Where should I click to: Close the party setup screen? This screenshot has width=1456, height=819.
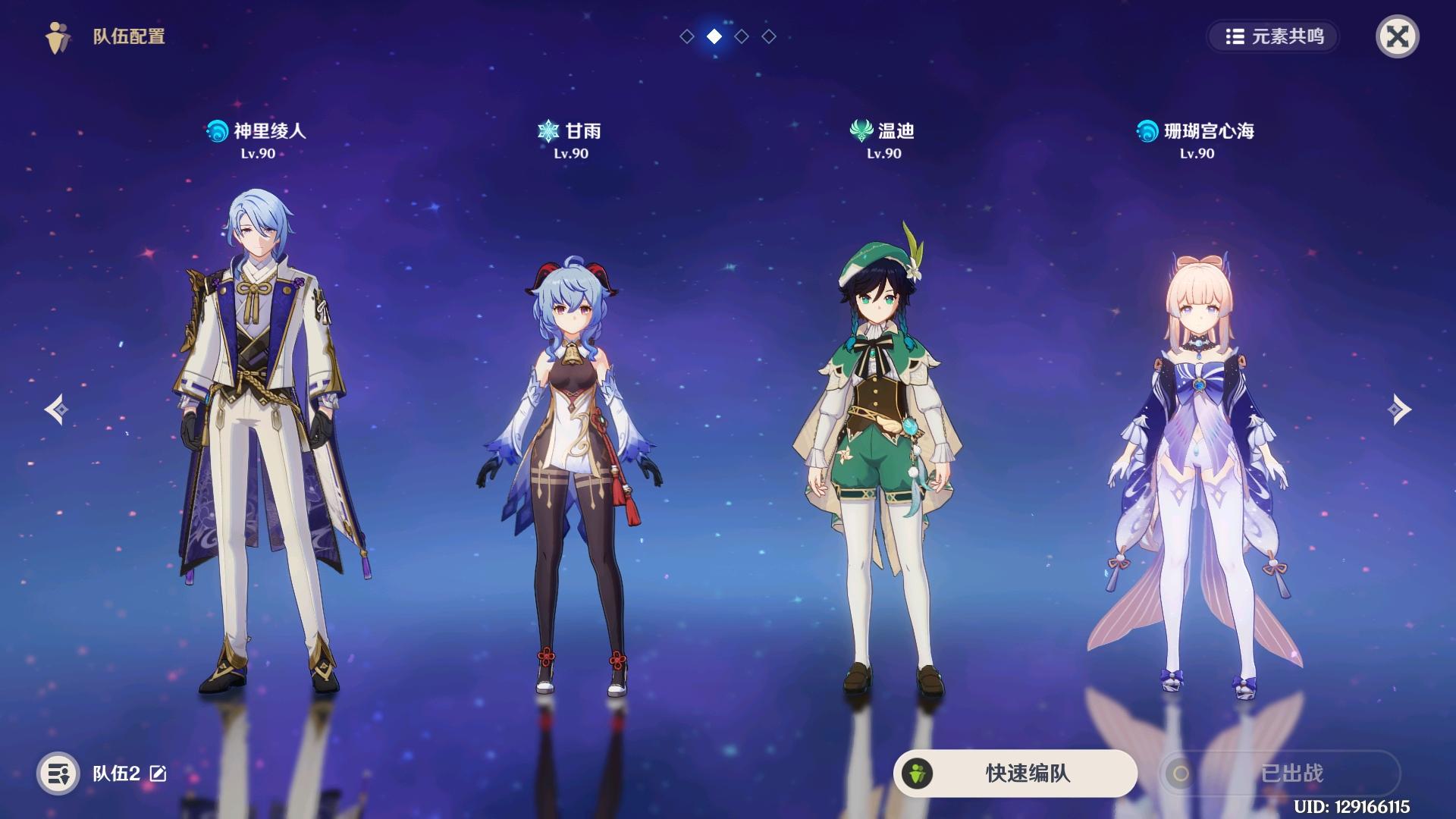[x=1397, y=36]
